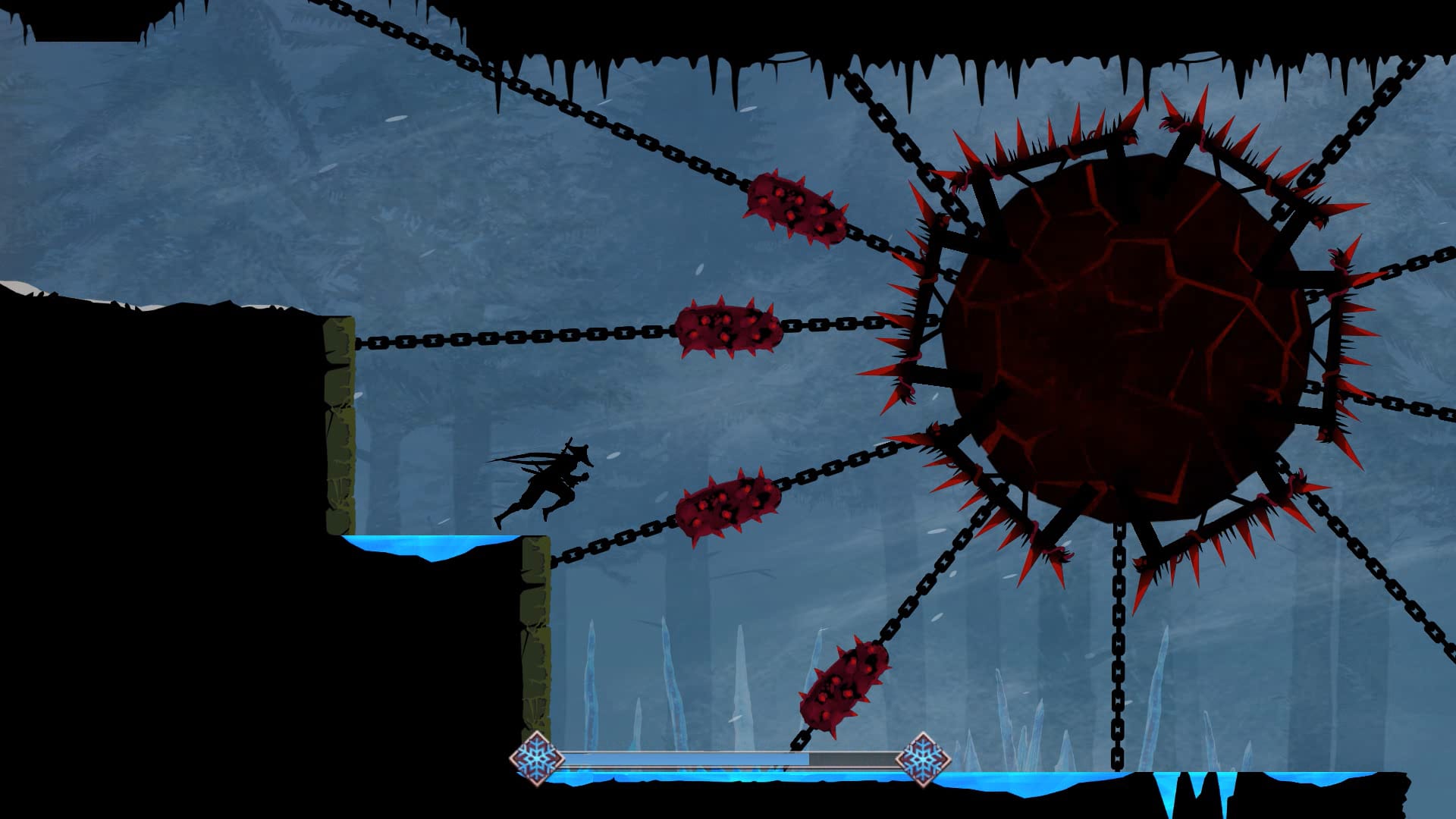The height and width of the screenshot is (819, 1456).
Task: Click the topmost red spiked projectile
Action: [795, 206]
